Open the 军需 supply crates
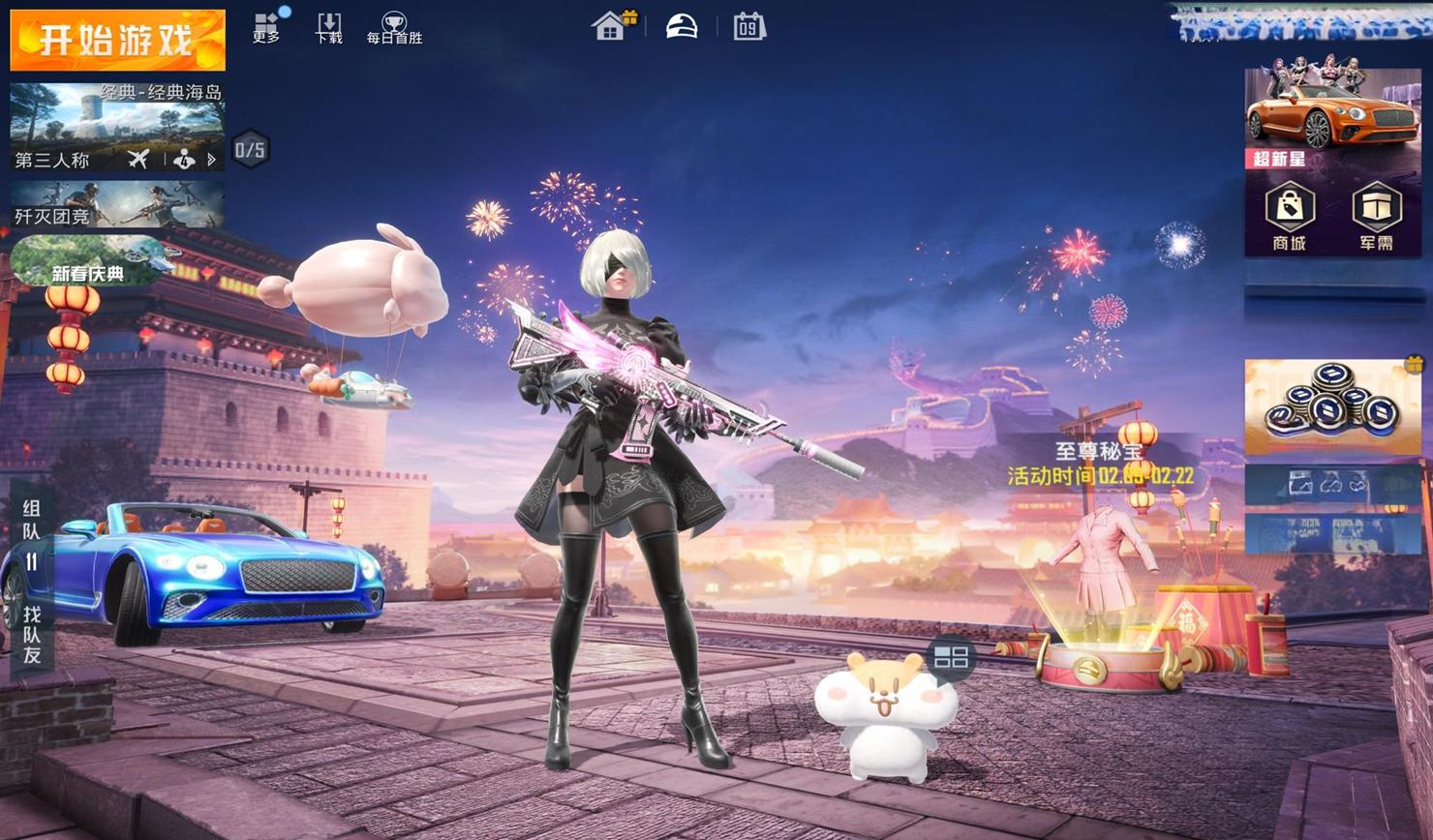 (1376, 217)
